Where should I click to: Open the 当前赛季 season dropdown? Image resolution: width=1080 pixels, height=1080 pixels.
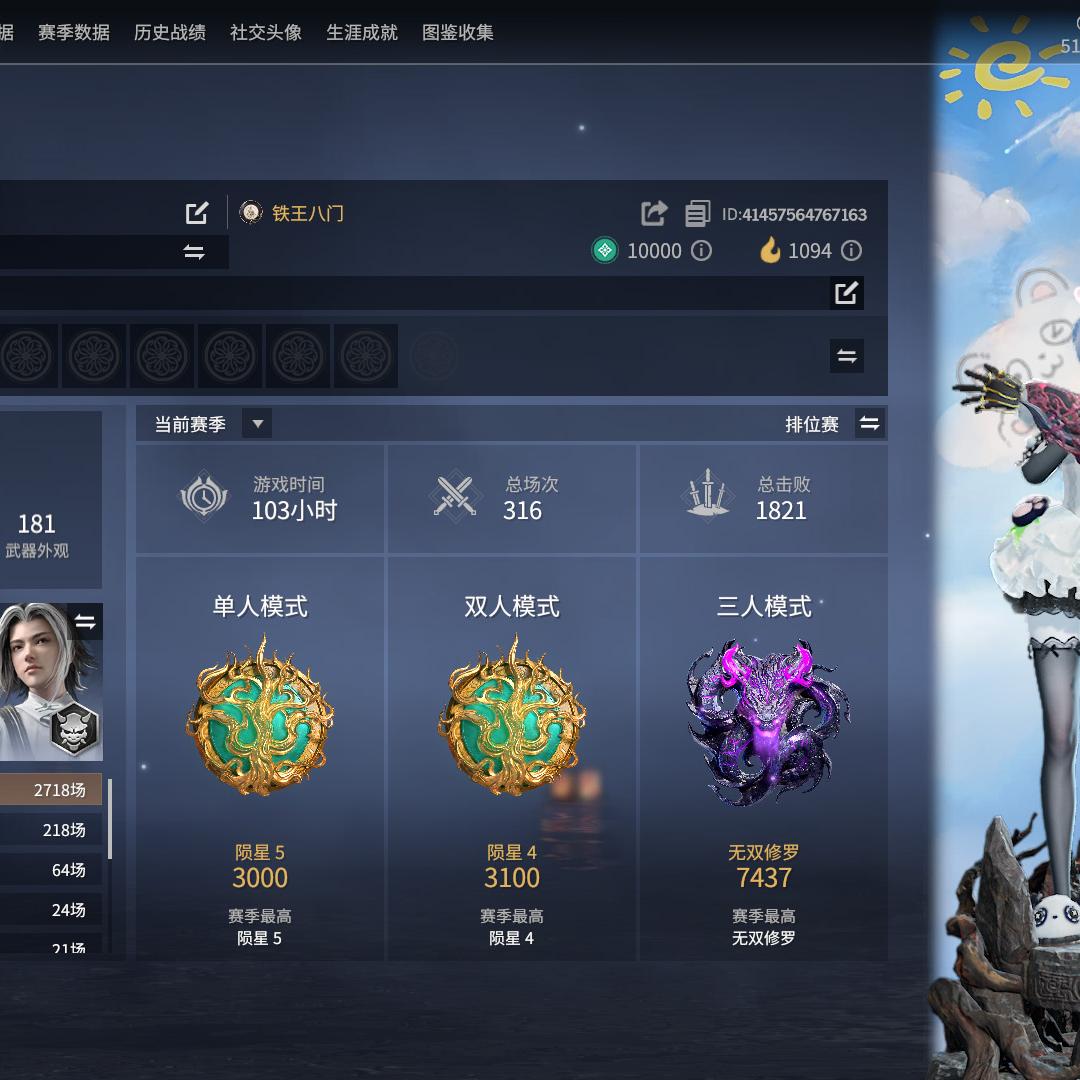[x=257, y=424]
